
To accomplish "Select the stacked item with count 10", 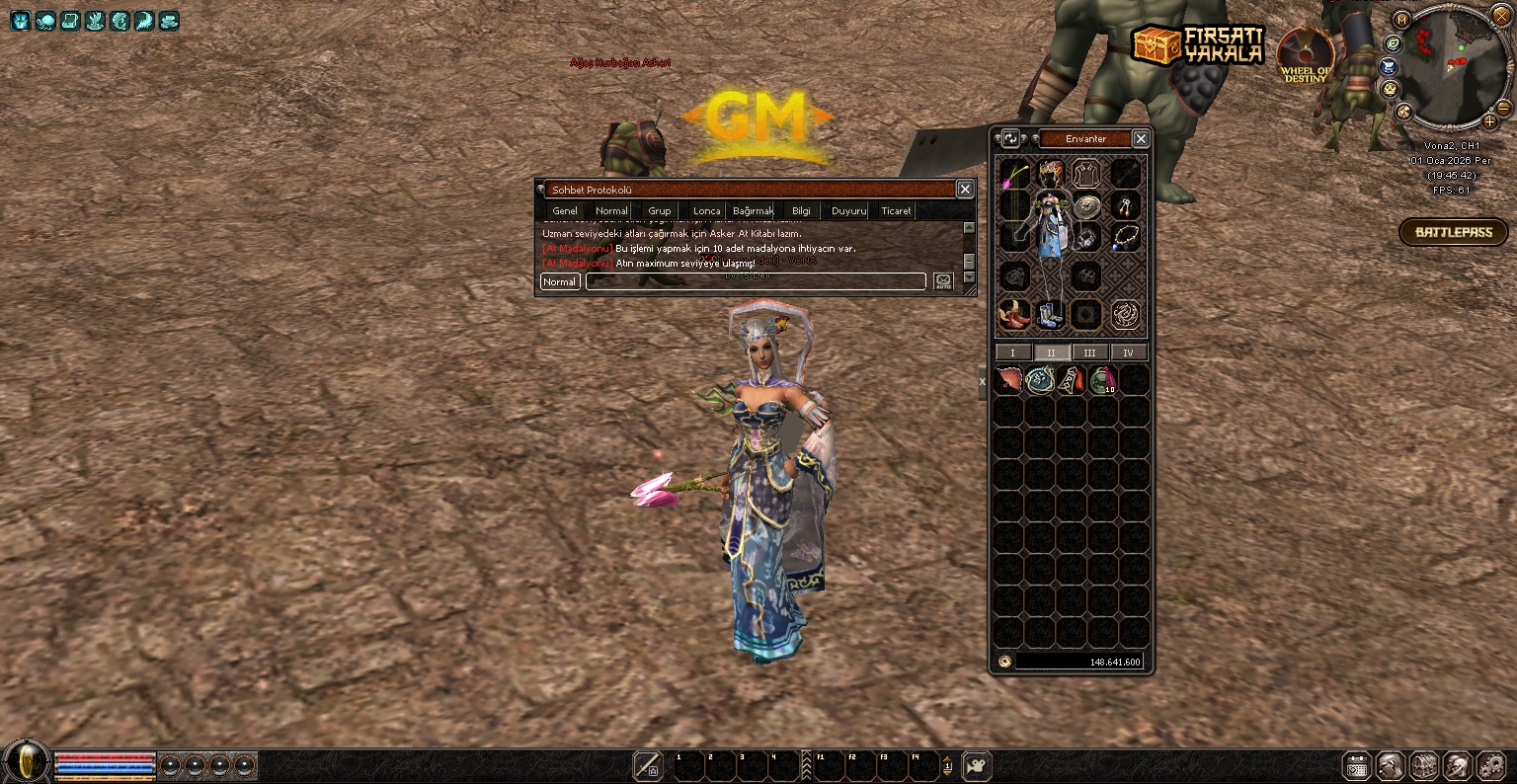I will pyautogui.click(x=1102, y=380).
